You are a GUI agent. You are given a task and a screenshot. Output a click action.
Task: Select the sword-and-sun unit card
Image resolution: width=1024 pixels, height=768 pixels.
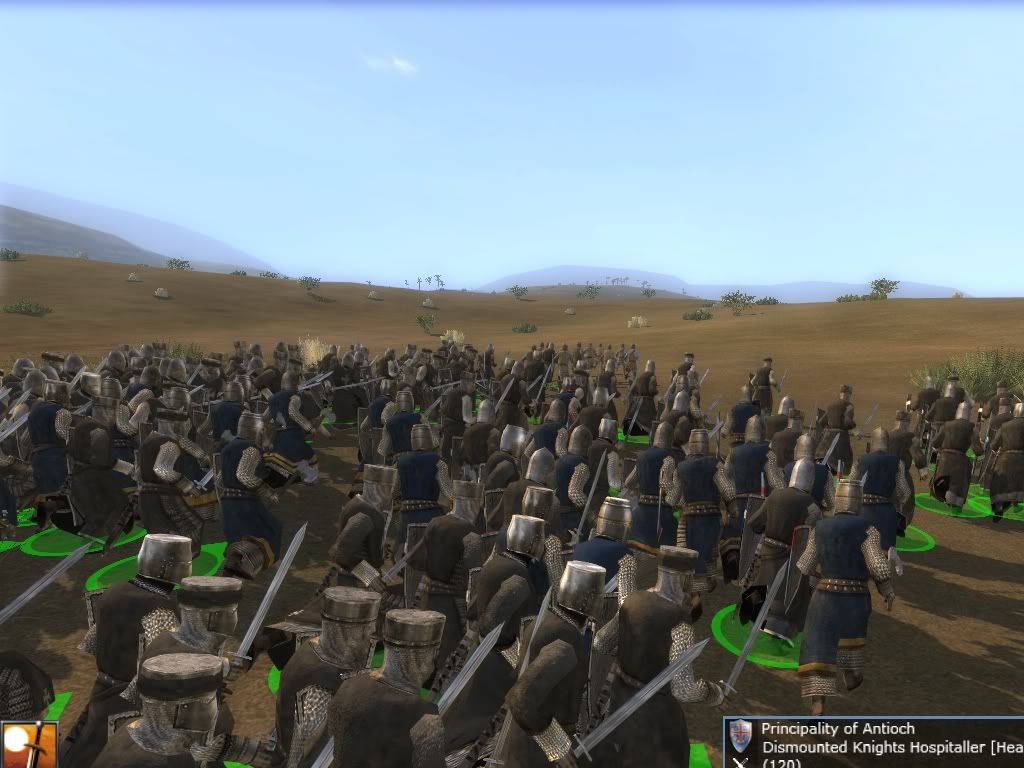click(x=27, y=745)
